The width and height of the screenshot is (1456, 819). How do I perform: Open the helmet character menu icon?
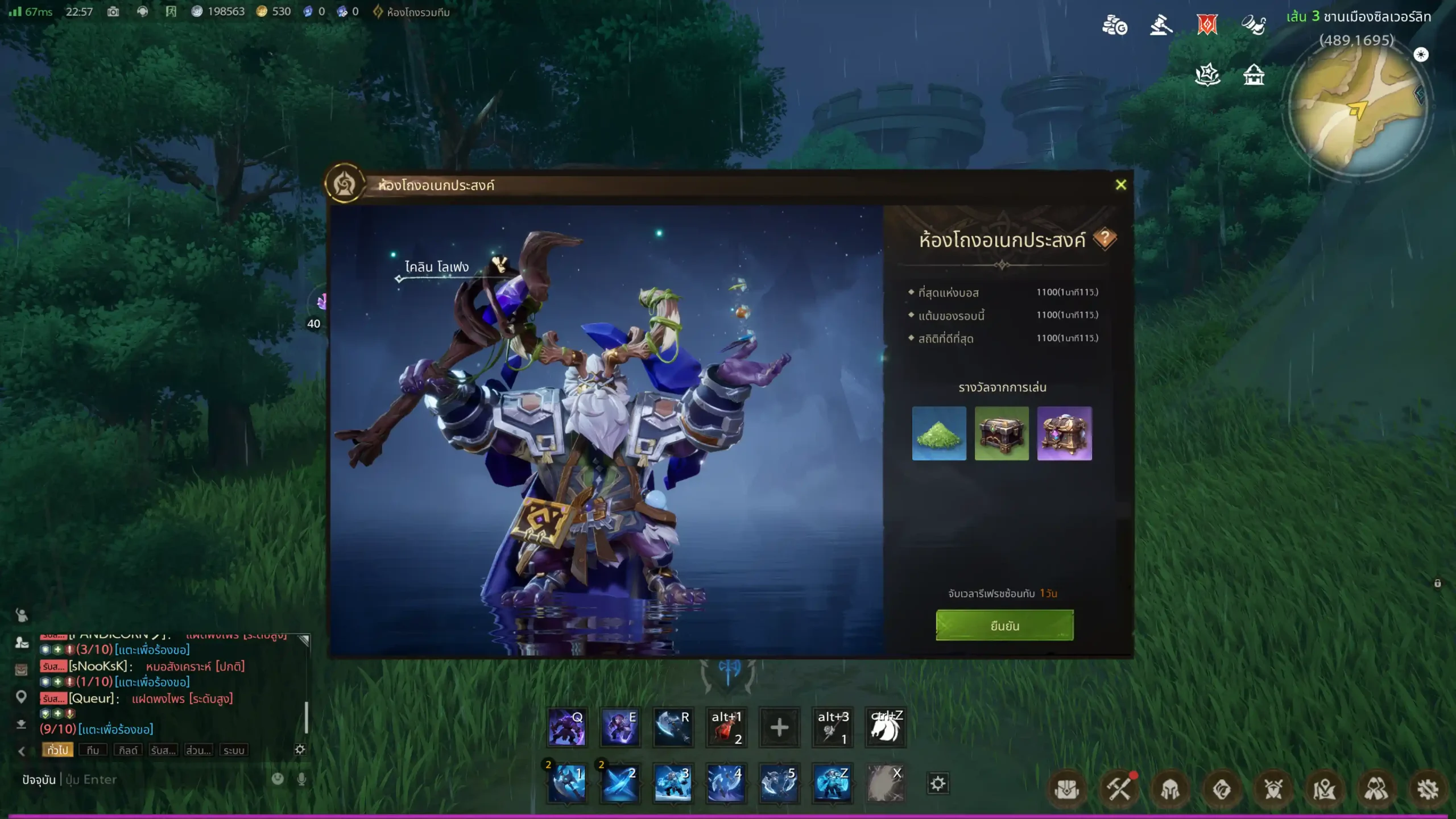pos(1170,789)
